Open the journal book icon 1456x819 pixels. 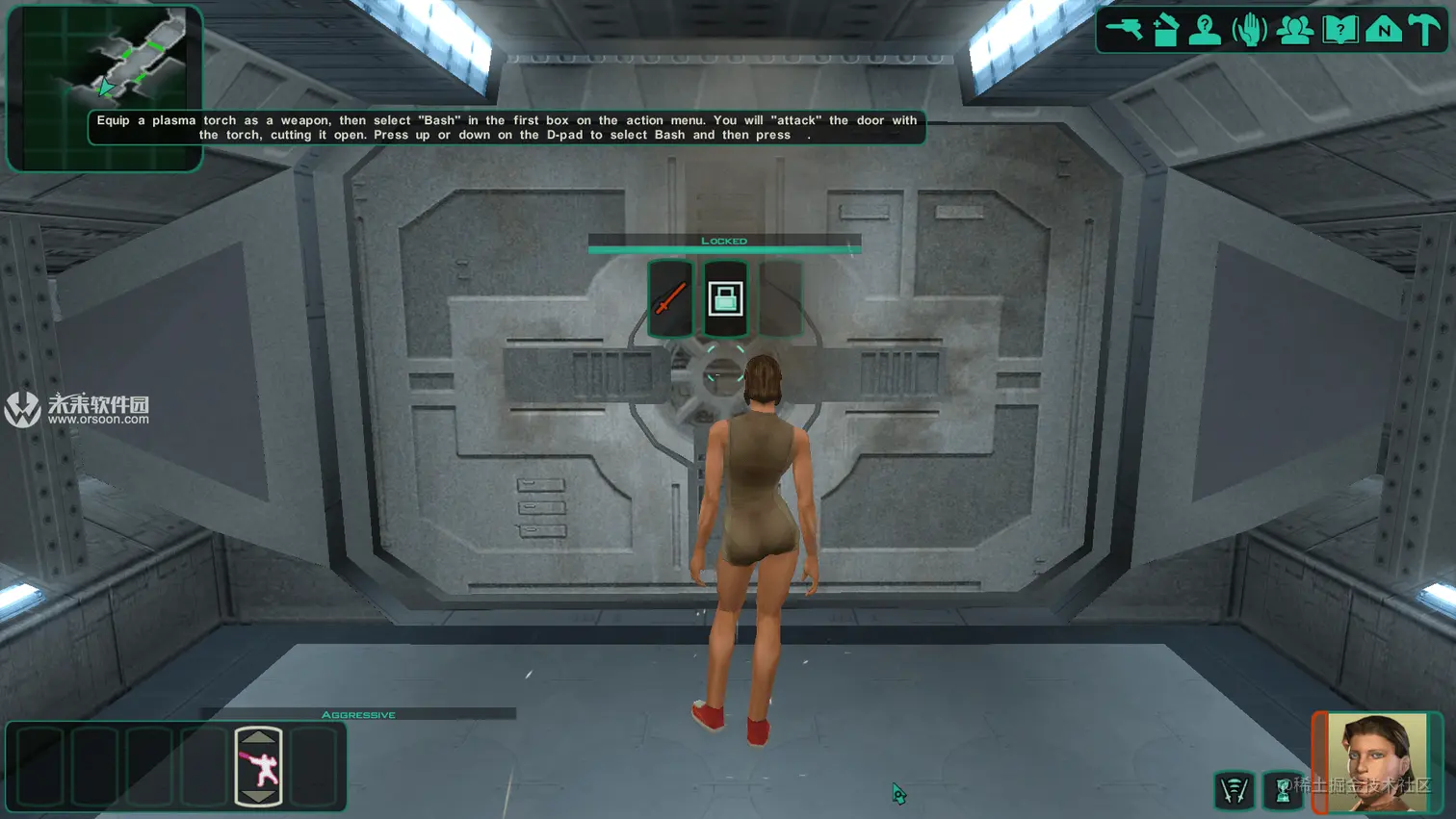coord(1339,30)
